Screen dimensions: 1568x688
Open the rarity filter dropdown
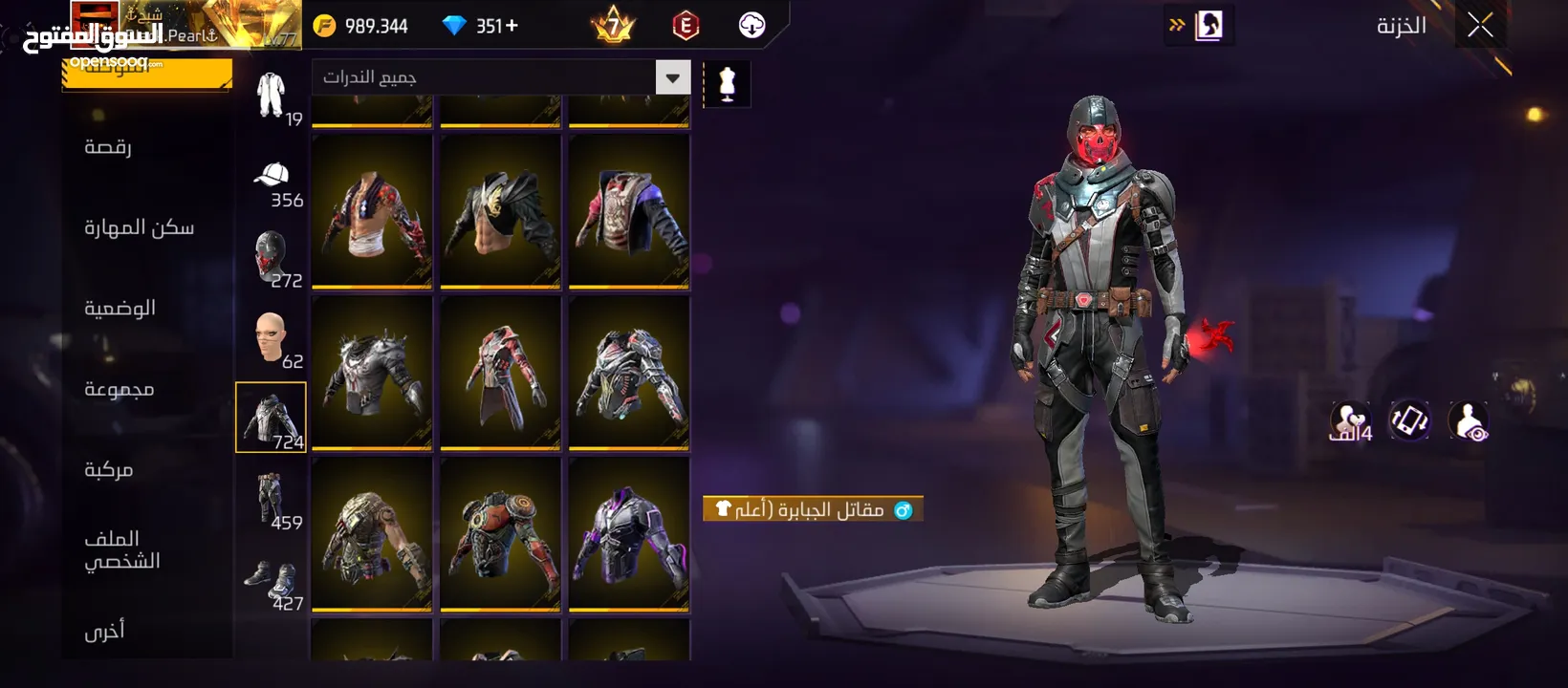[x=672, y=77]
